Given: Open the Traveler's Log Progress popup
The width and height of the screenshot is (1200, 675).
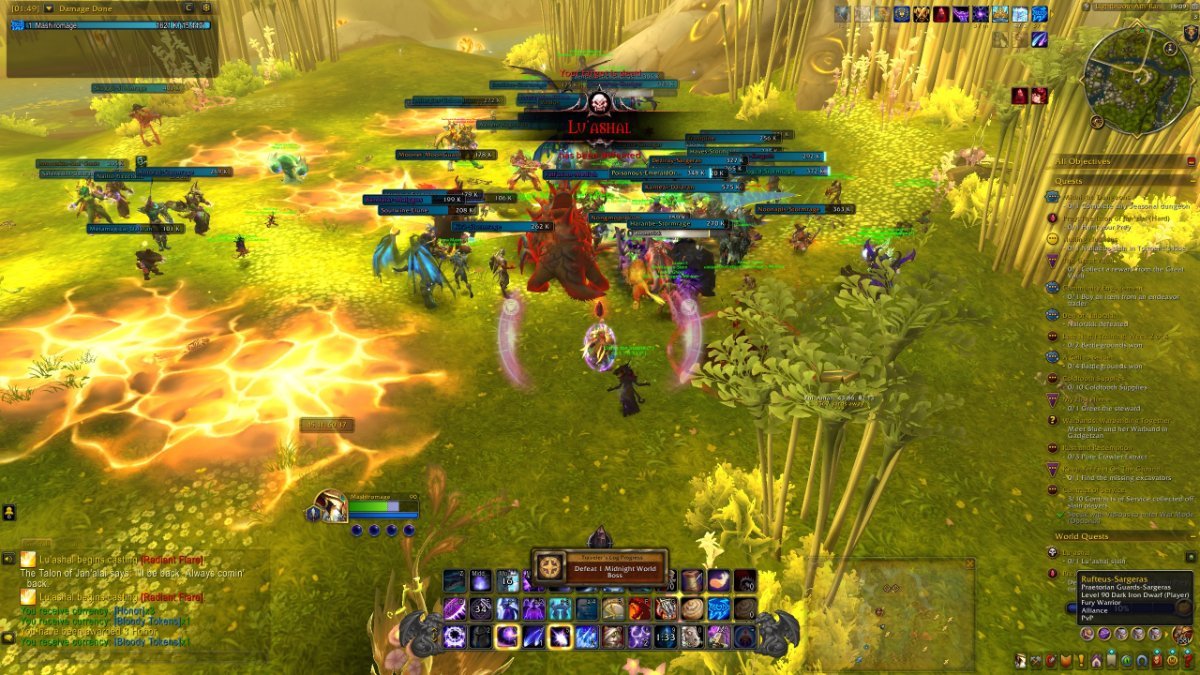Looking at the screenshot, I should pyautogui.click(x=599, y=567).
